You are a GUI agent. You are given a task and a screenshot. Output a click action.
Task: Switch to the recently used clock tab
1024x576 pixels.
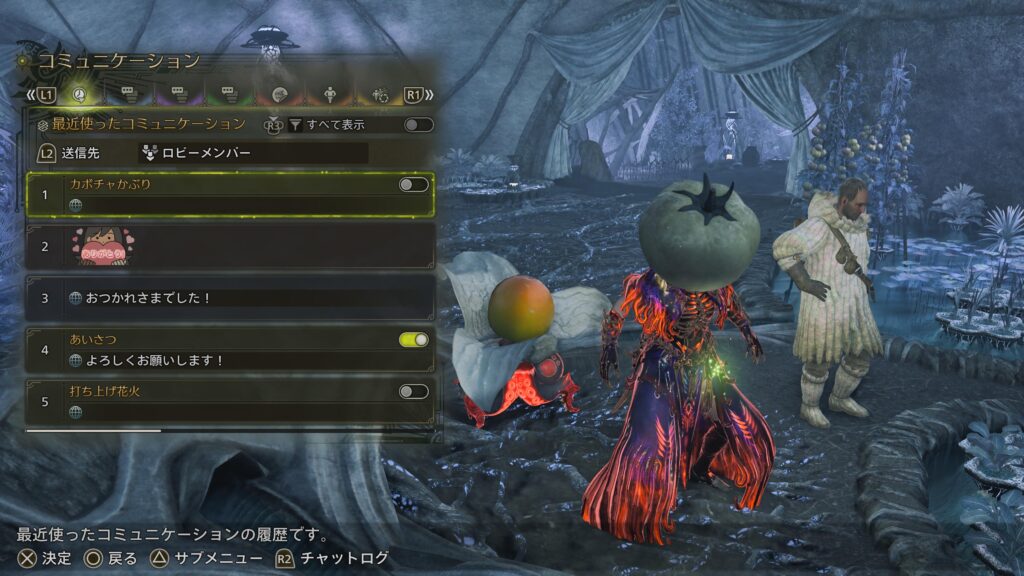[x=78, y=94]
